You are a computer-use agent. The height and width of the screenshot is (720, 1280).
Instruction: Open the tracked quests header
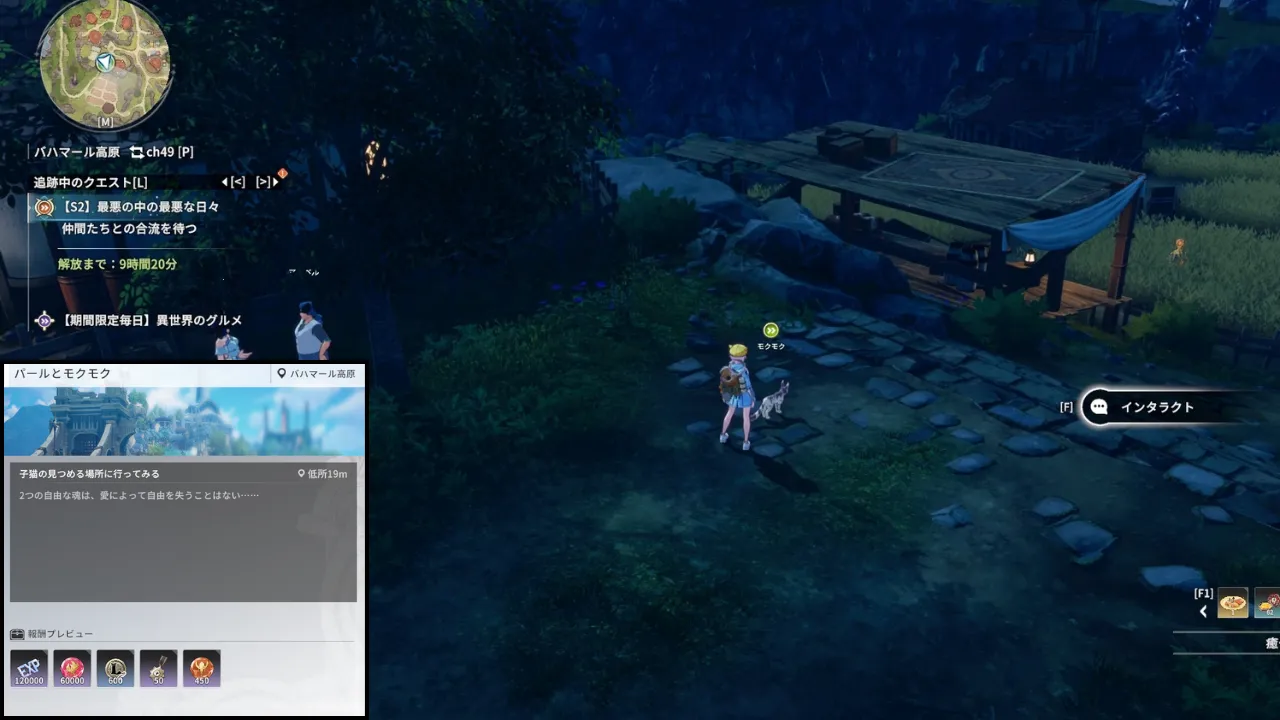[90, 182]
